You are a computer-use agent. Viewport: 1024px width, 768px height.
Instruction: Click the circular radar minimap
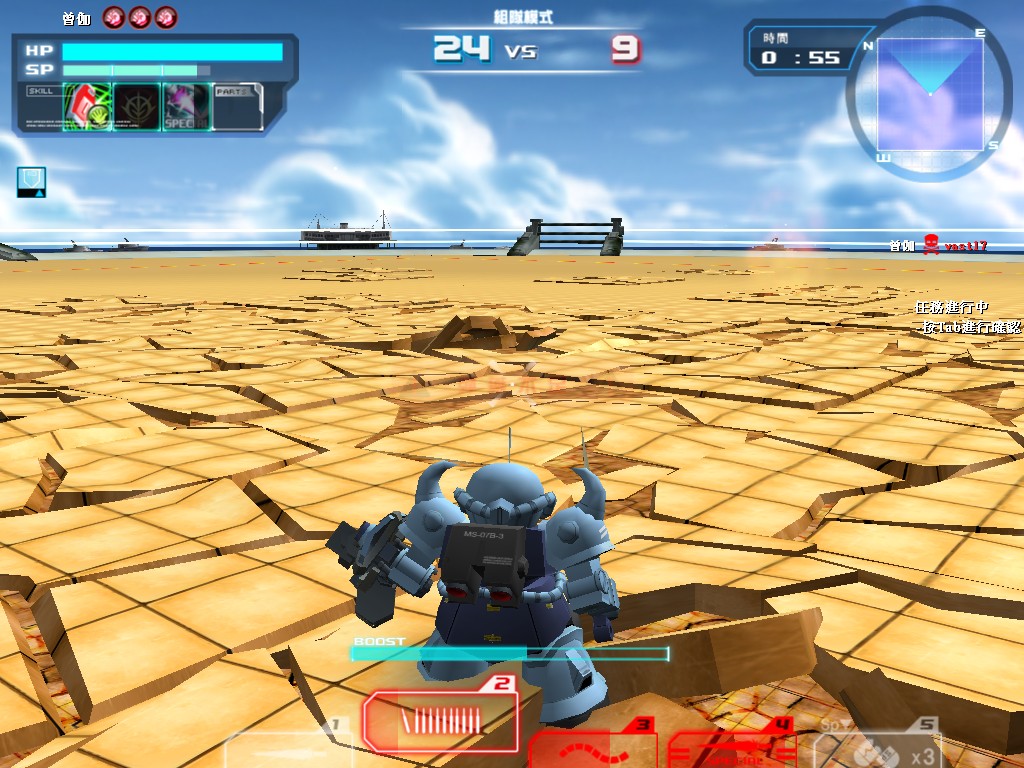coord(930,93)
